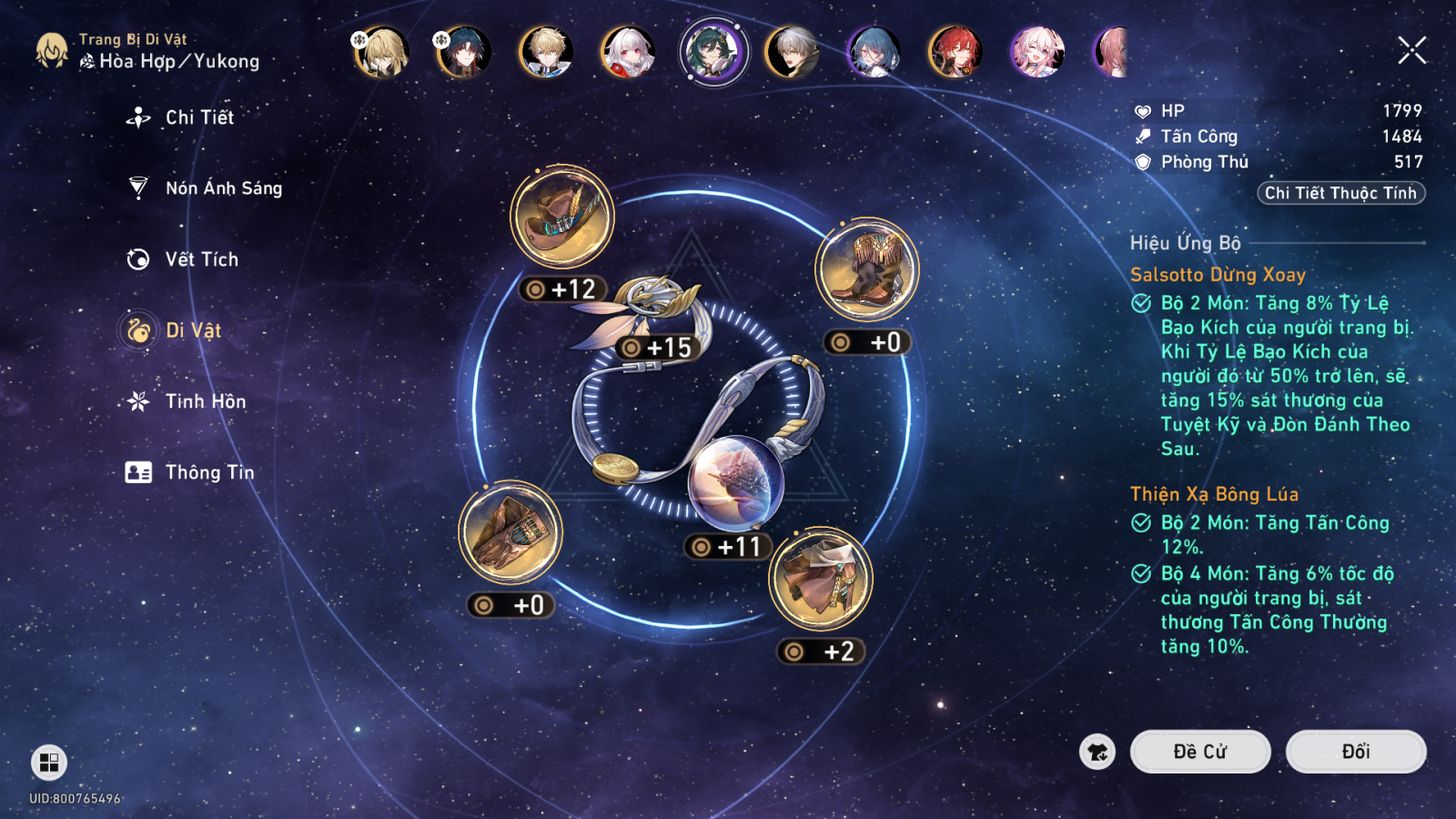Image resolution: width=1456 pixels, height=819 pixels.
Task: Select the leather gloves relic slot
Action: tap(511, 533)
